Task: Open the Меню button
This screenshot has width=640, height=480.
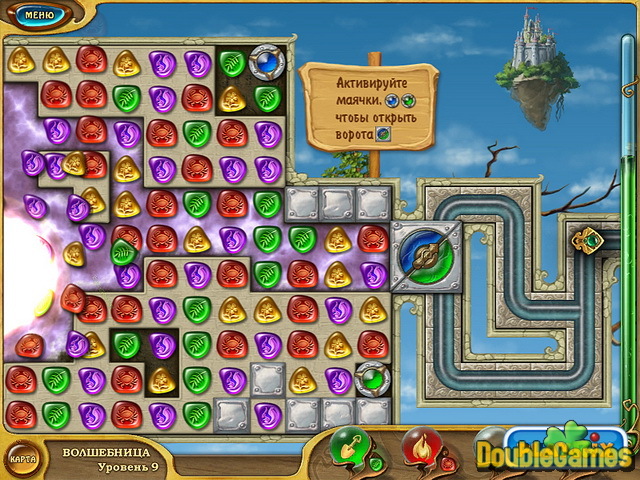Action: [x=37, y=15]
